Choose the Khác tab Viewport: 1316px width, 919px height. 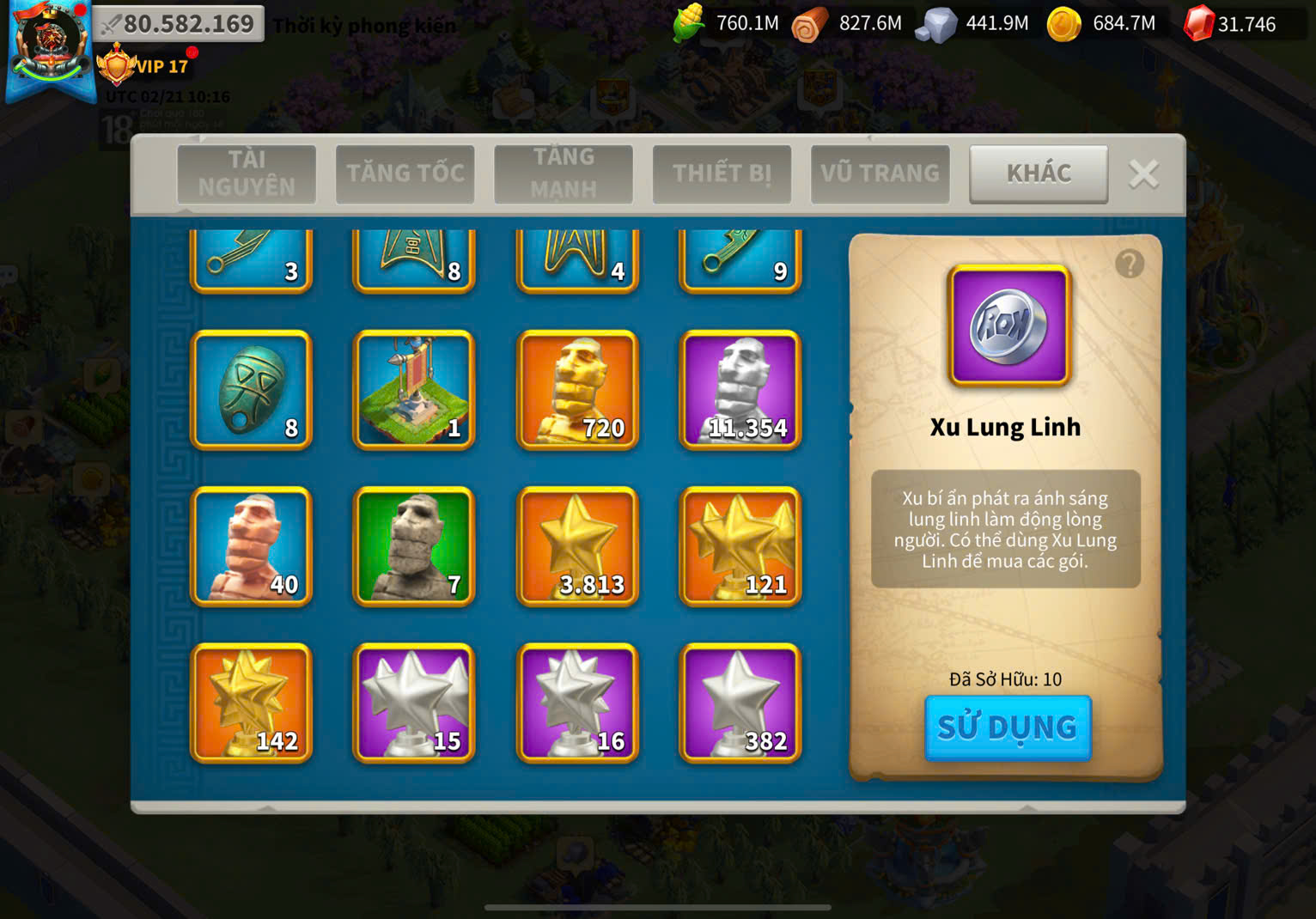(x=1039, y=173)
